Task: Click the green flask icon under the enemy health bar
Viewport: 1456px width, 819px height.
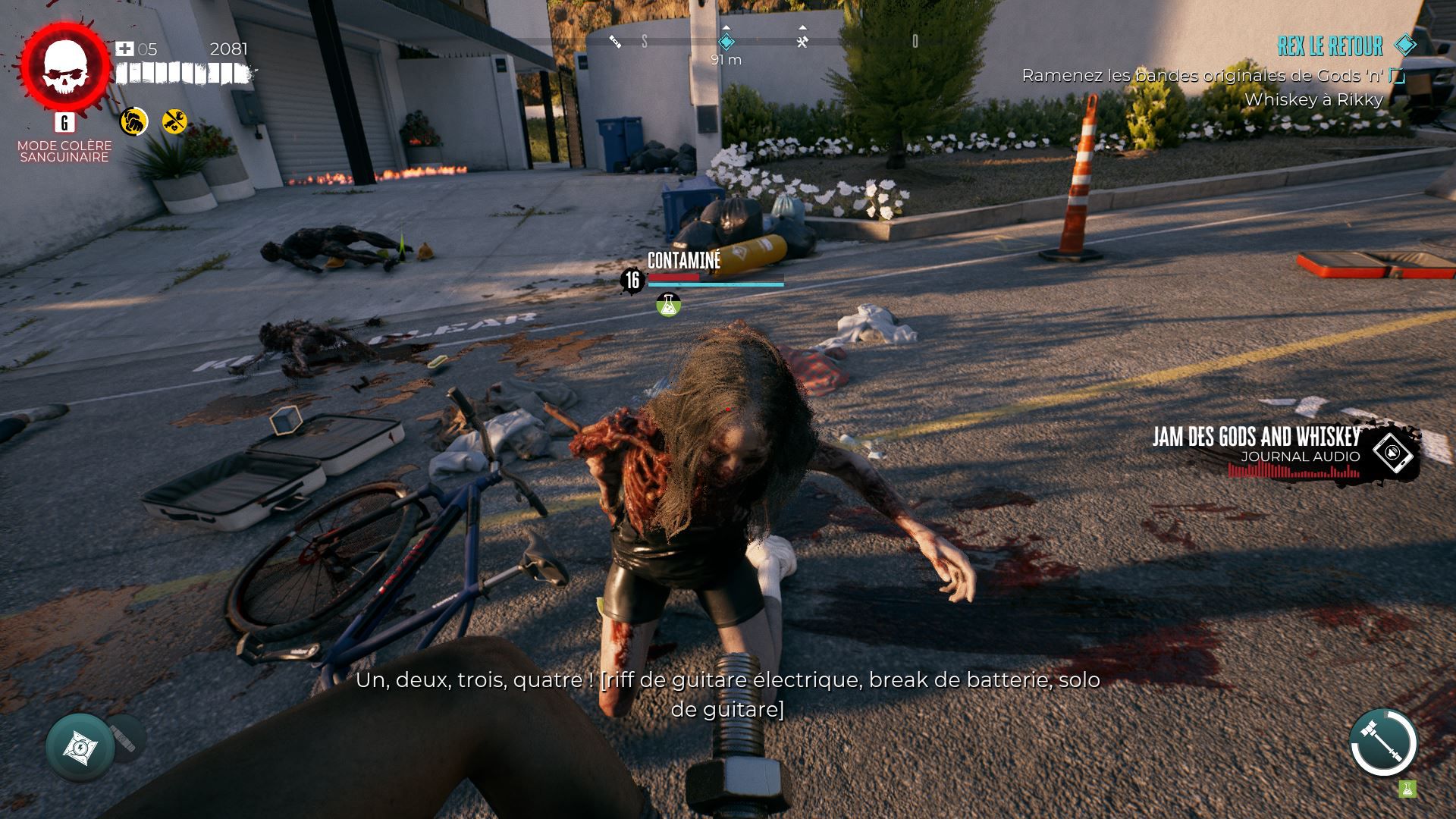Action: tap(668, 304)
